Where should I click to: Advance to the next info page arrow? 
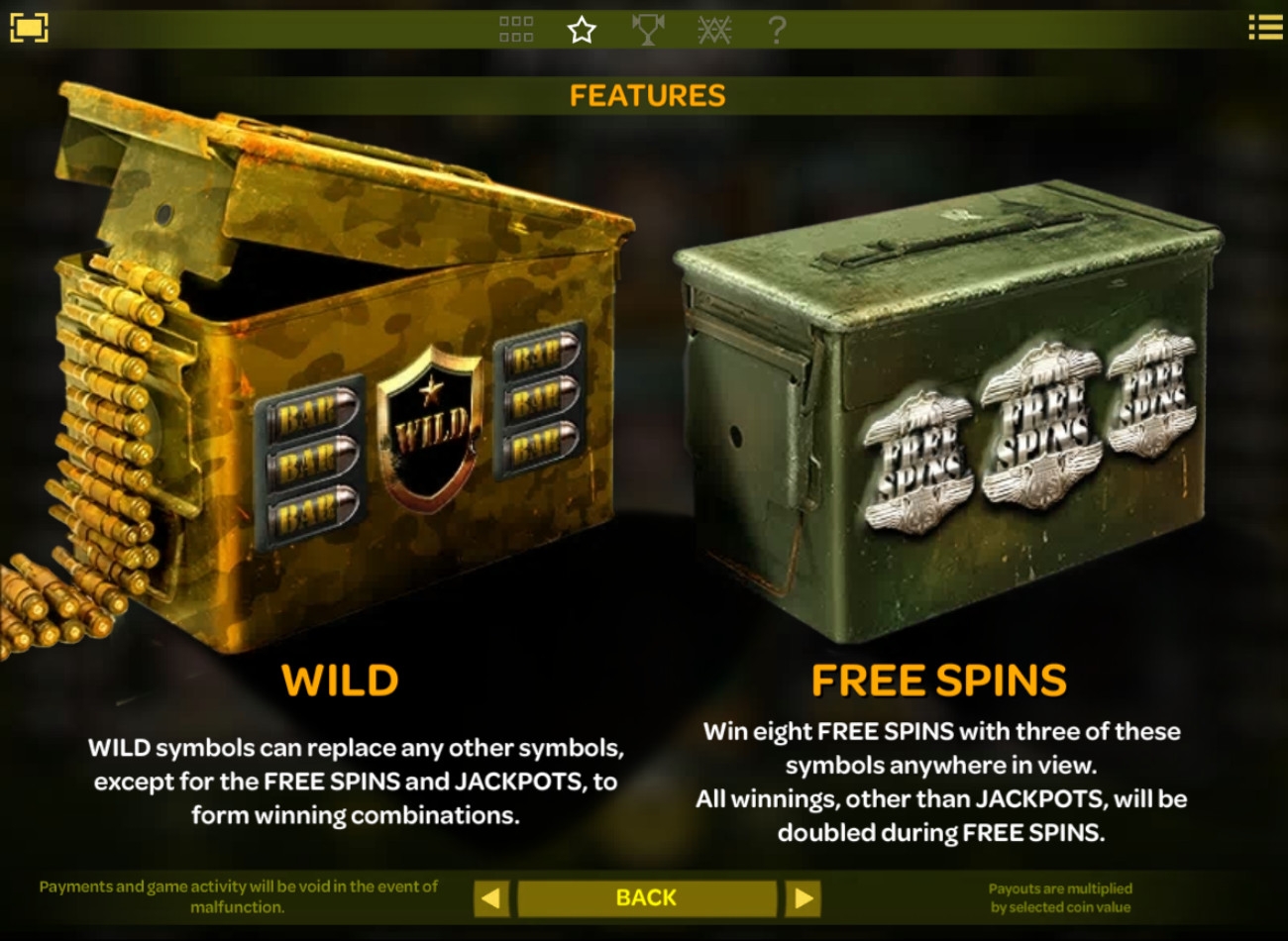click(803, 898)
